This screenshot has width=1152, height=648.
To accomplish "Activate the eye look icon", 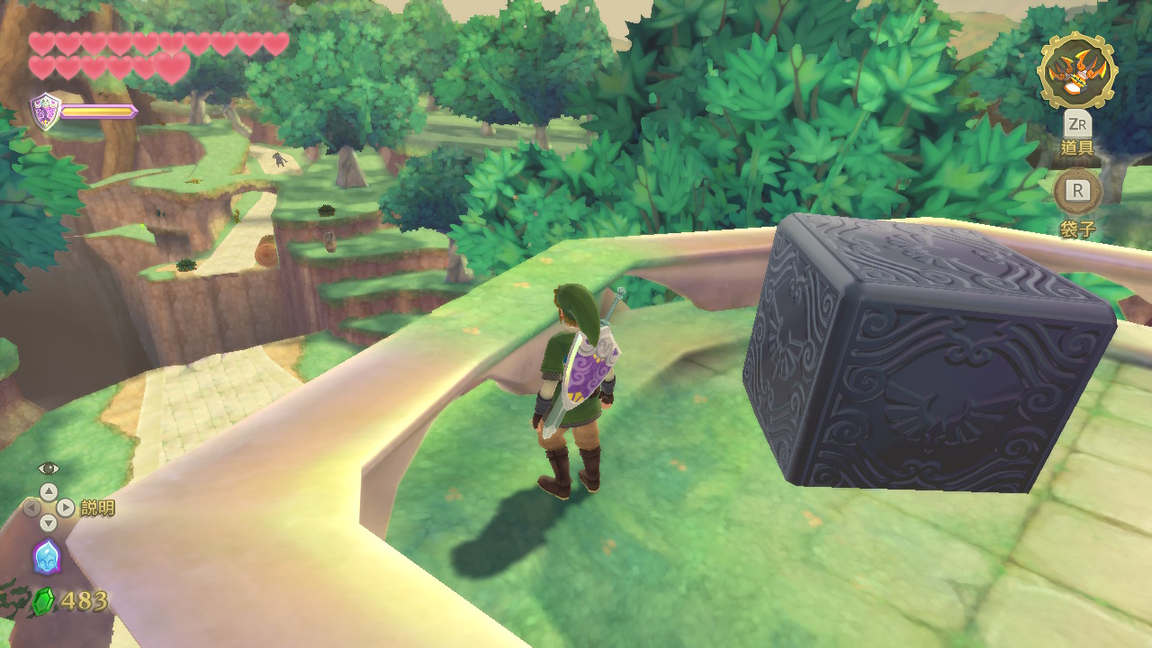I will tap(48, 468).
